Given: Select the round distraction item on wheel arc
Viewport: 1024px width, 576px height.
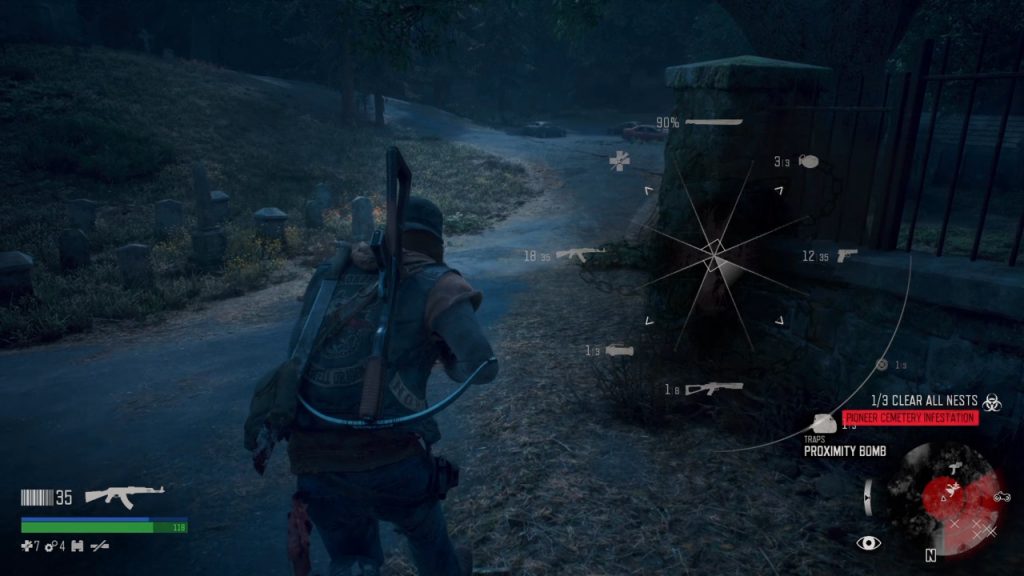Looking at the screenshot, I should coord(881,365).
